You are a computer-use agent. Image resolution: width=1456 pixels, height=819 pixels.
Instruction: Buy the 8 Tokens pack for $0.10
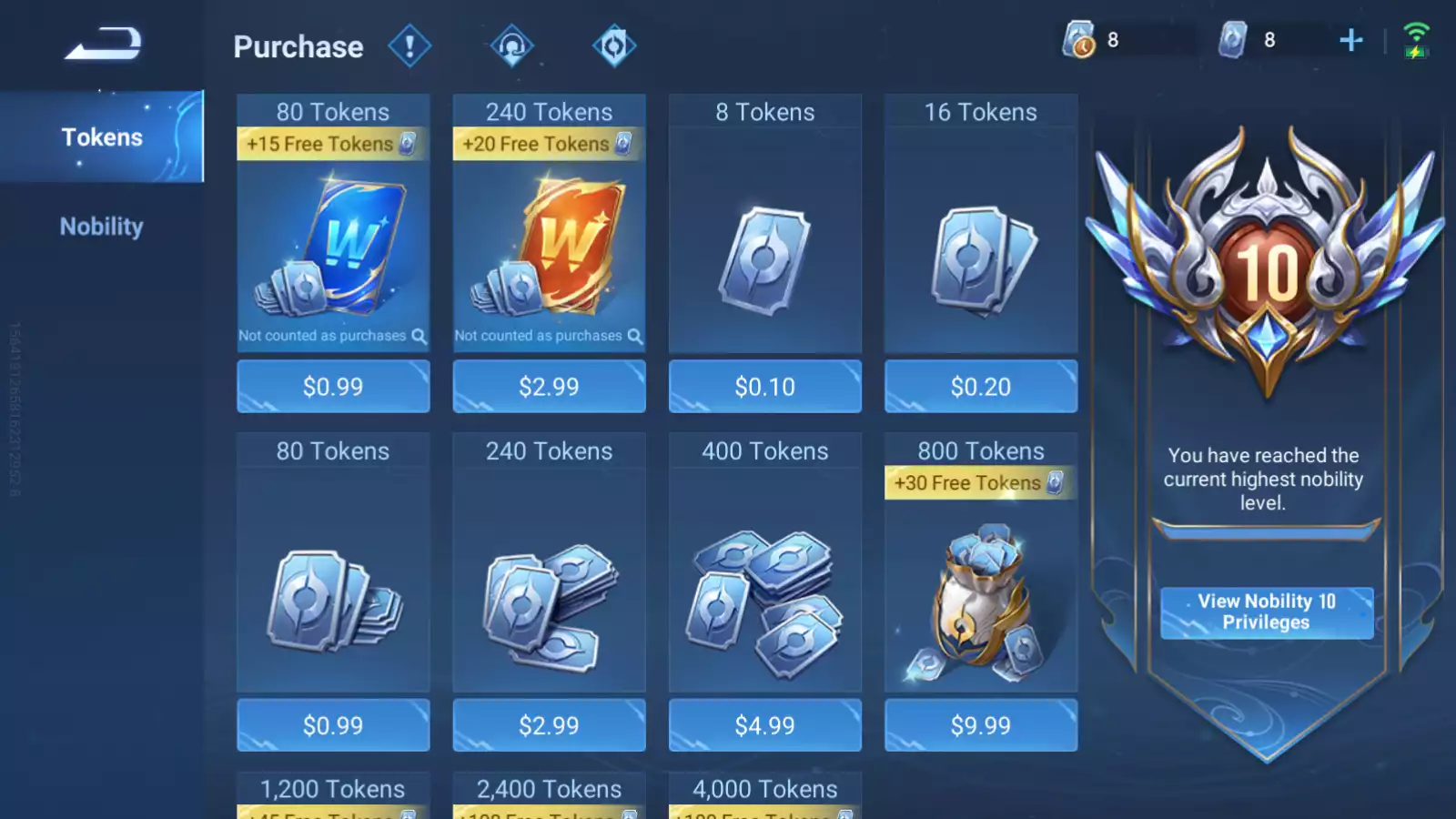764,387
